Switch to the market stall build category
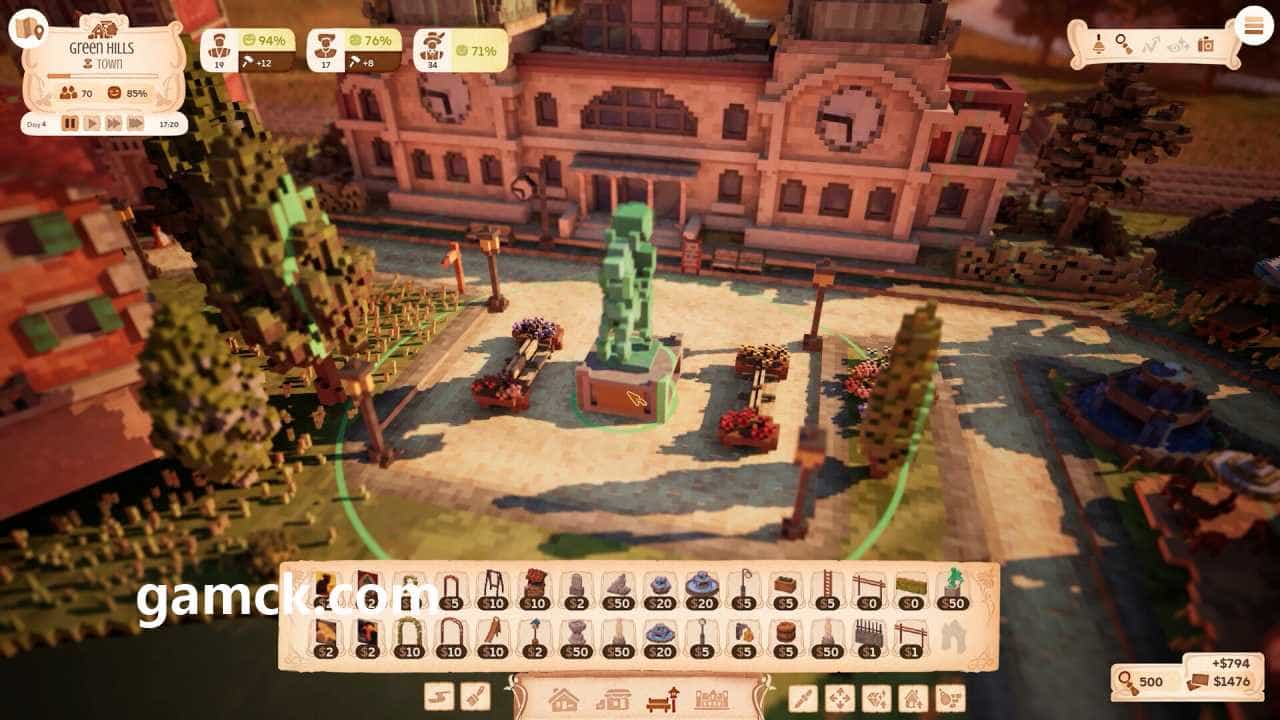Image resolution: width=1280 pixels, height=720 pixels. [615, 698]
